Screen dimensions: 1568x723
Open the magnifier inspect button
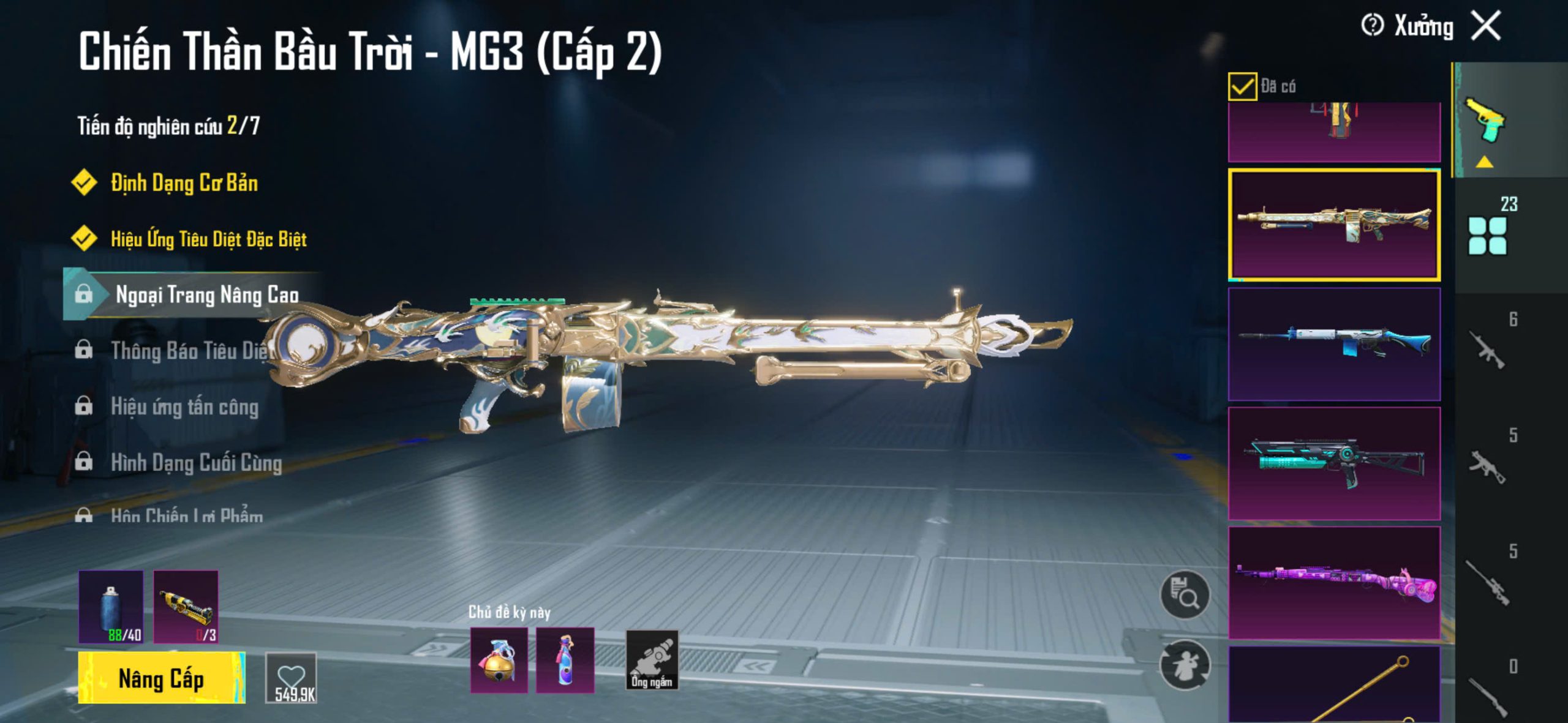(1185, 595)
